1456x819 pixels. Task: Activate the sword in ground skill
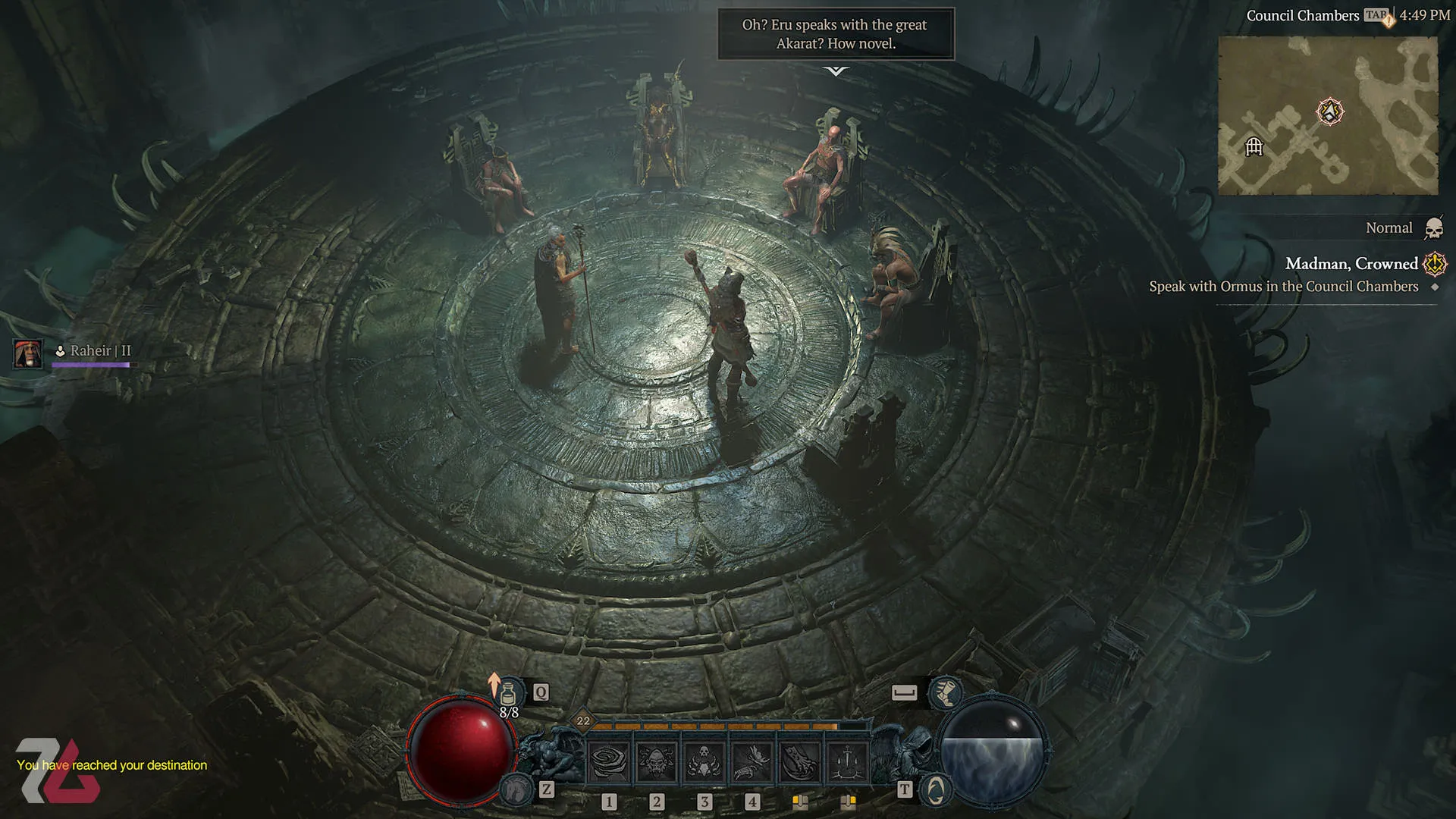pos(847,761)
